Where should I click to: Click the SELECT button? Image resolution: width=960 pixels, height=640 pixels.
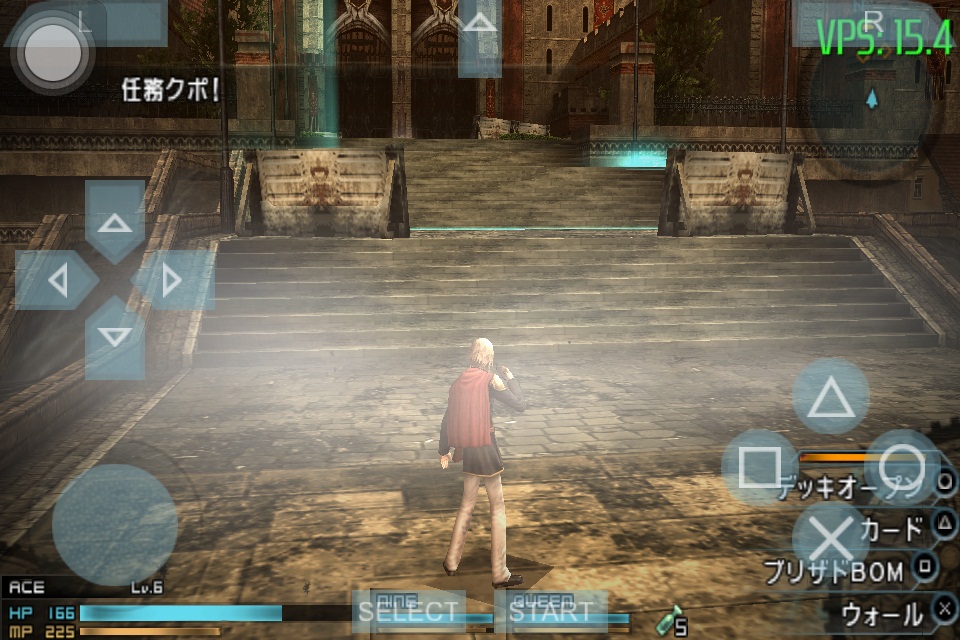[407, 612]
